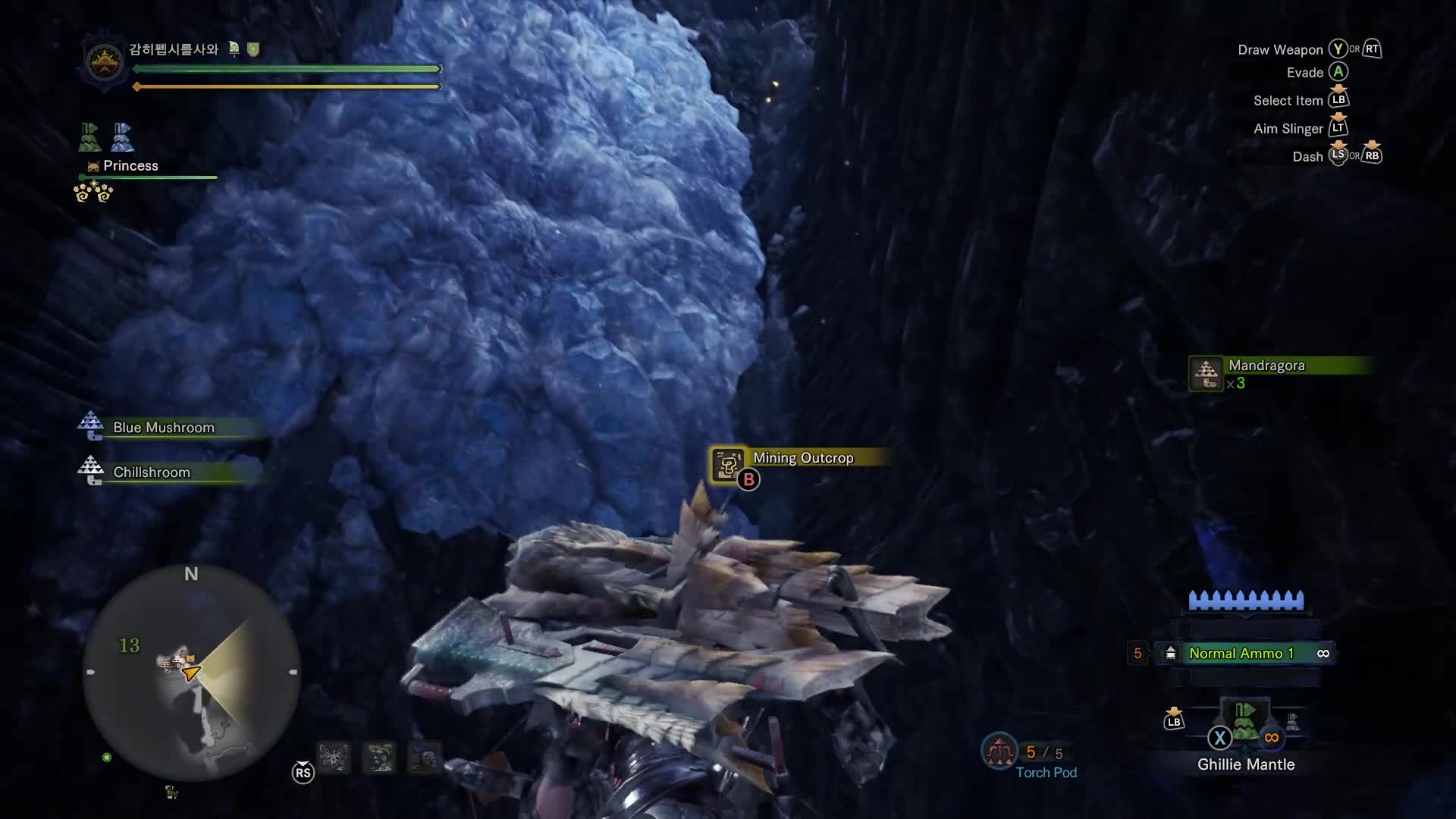Screen dimensions: 1456x819
Task: Select the Ghillie Mantle item
Action: [x=1245, y=726]
